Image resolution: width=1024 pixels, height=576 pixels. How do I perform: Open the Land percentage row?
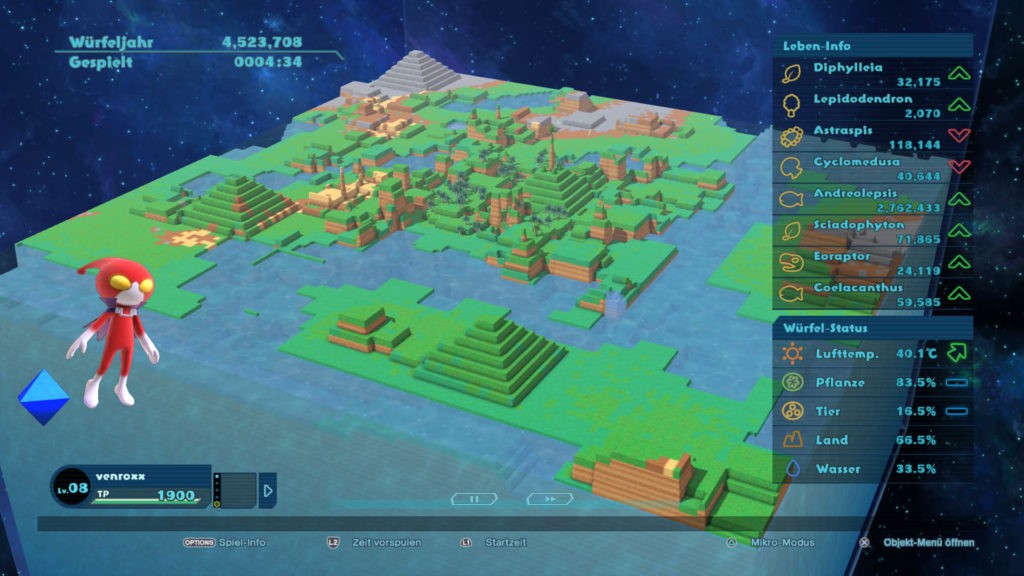[x=872, y=440]
